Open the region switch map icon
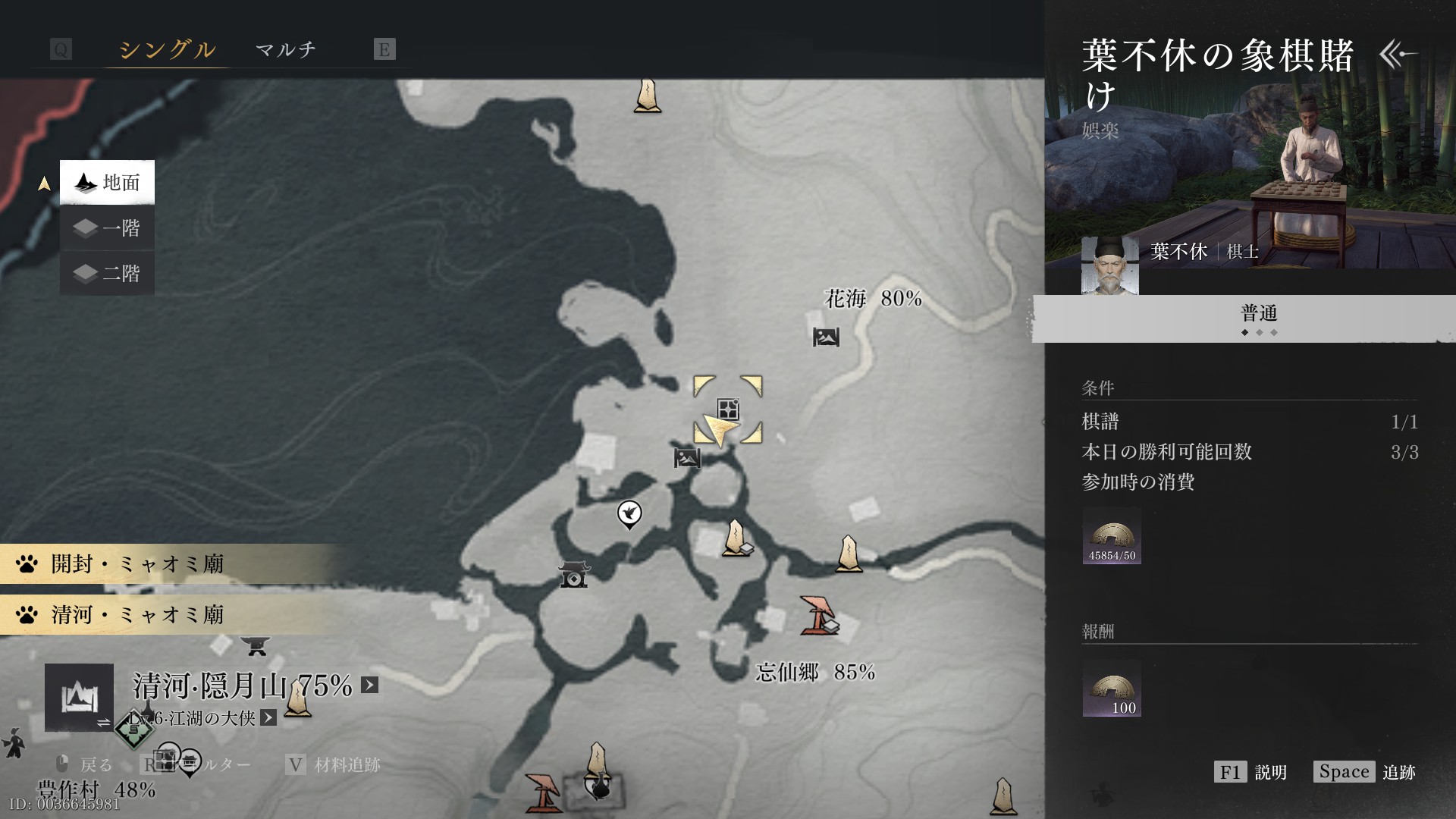1456x819 pixels. [79, 698]
